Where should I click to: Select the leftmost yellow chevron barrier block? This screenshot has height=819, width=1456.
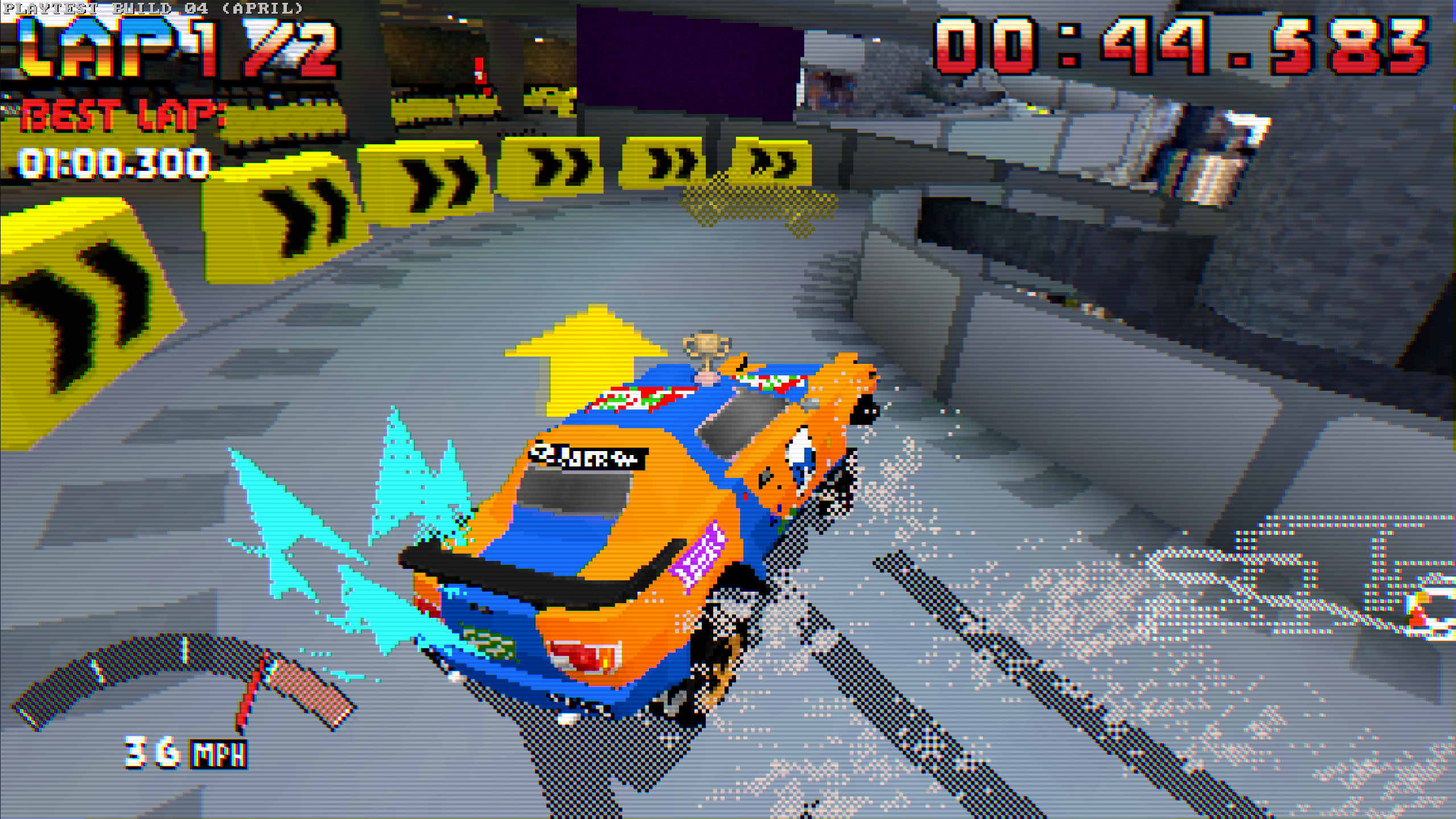point(74,285)
